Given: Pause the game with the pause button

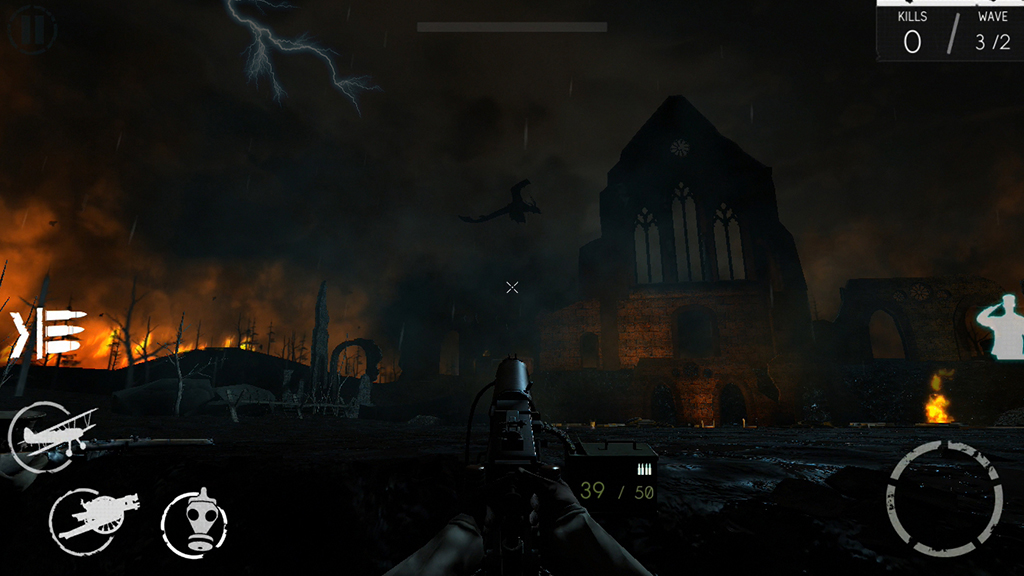Looking at the screenshot, I should tap(31, 29).
